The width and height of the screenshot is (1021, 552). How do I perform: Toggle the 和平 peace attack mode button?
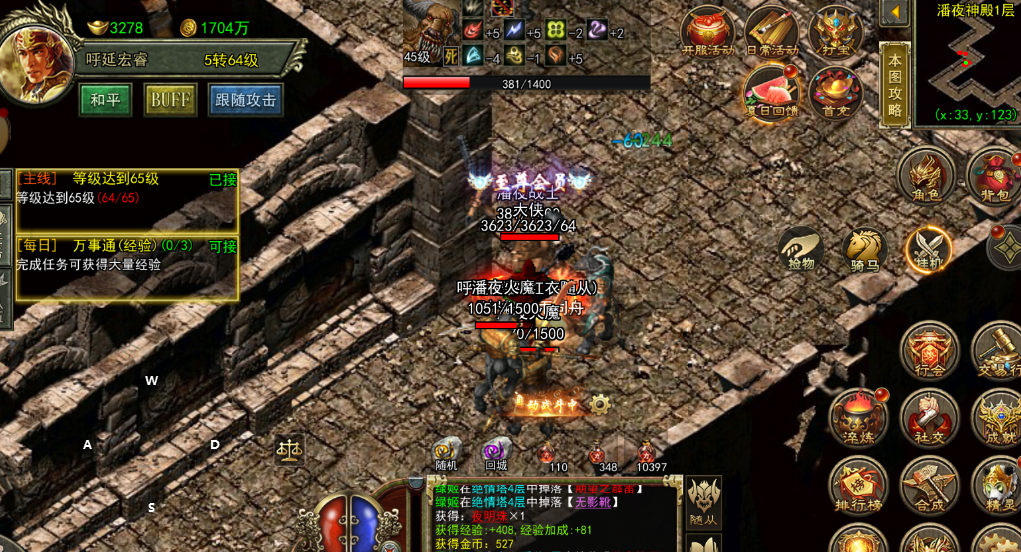pyautogui.click(x=105, y=100)
